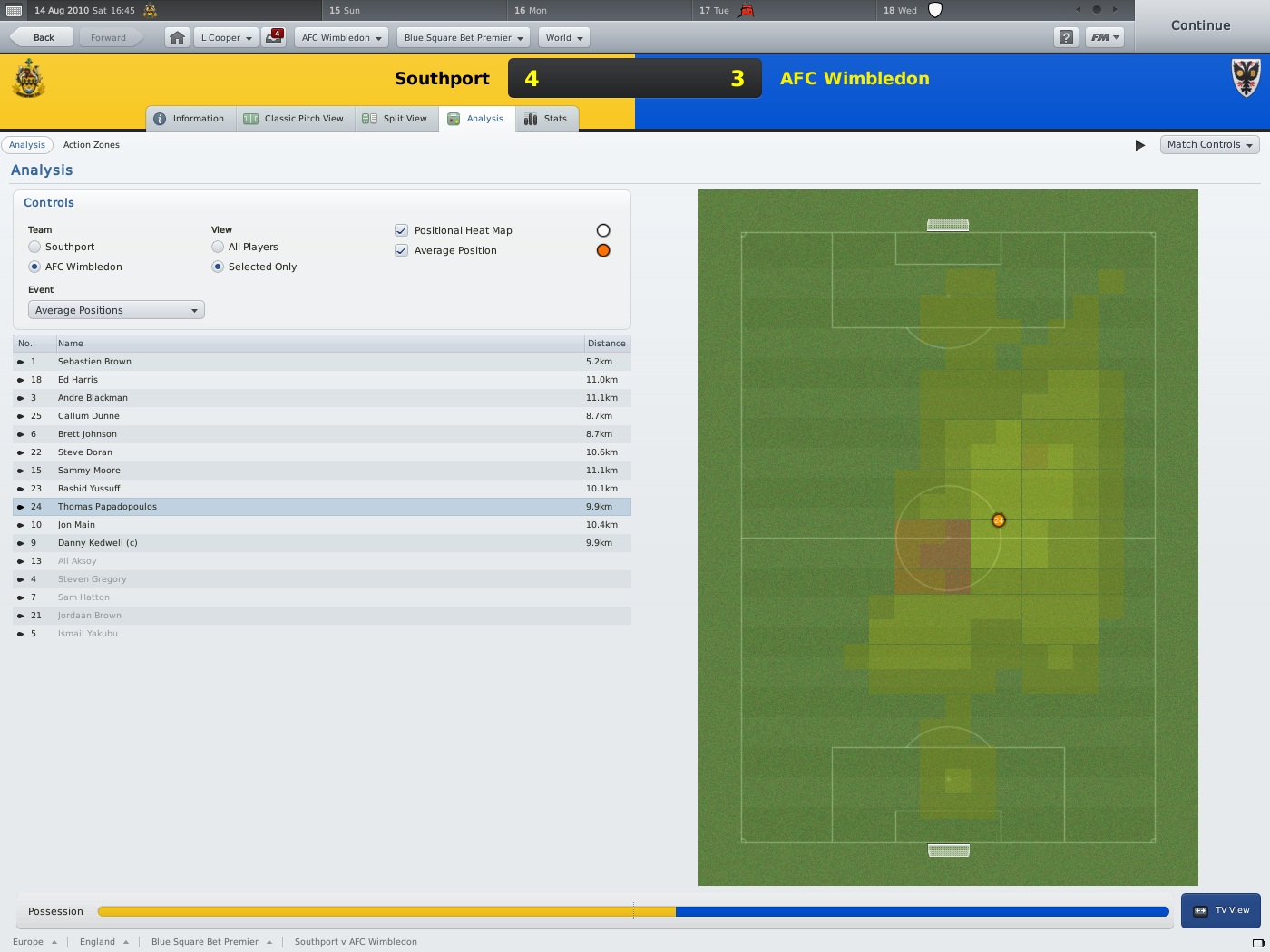Image resolution: width=1270 pixels, height=952 pixels.
Task: Expand the Match Controls dropdown
Action: (1209, 144)
